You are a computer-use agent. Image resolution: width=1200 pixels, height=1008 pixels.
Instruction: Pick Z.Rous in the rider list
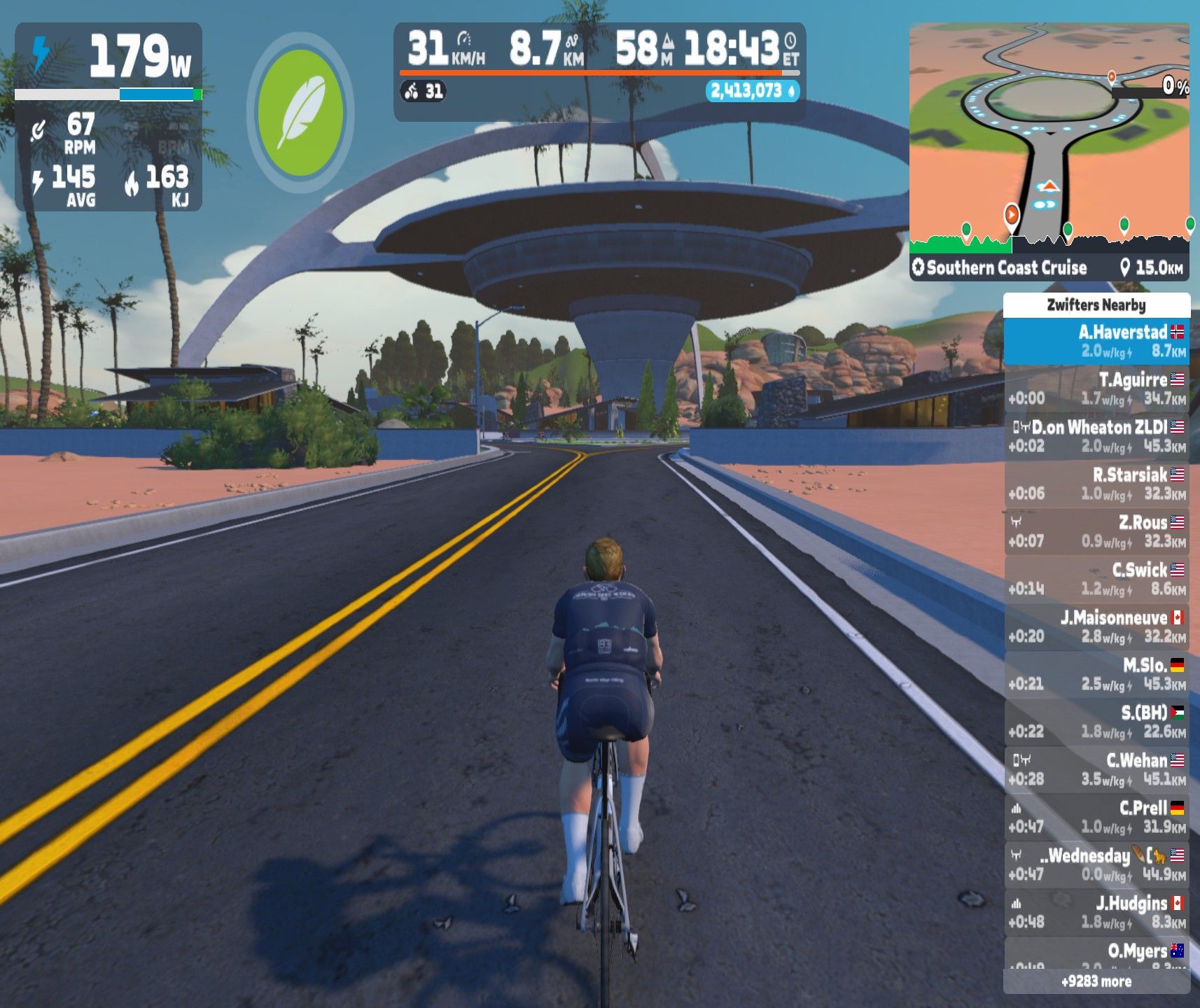[x=1096, y=531]
